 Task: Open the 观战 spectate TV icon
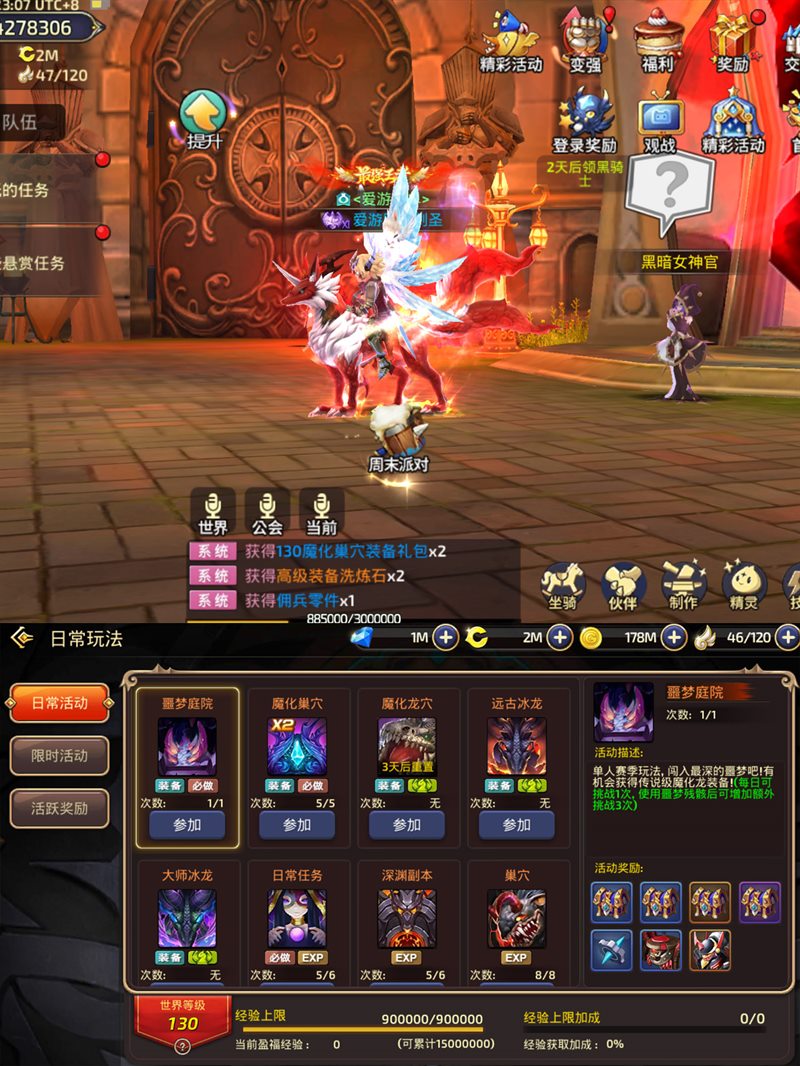660,120
